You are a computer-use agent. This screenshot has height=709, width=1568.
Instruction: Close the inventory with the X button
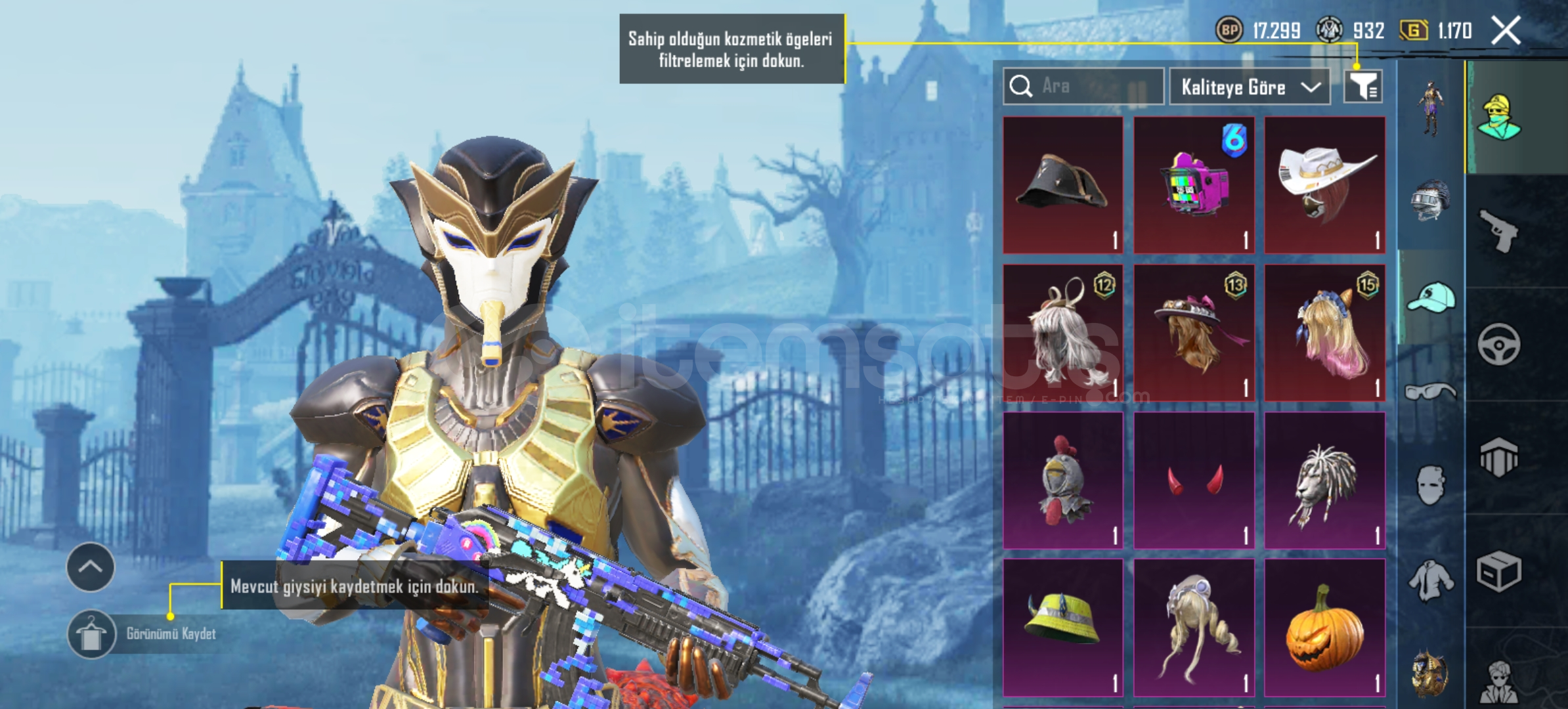[1505, 30]
